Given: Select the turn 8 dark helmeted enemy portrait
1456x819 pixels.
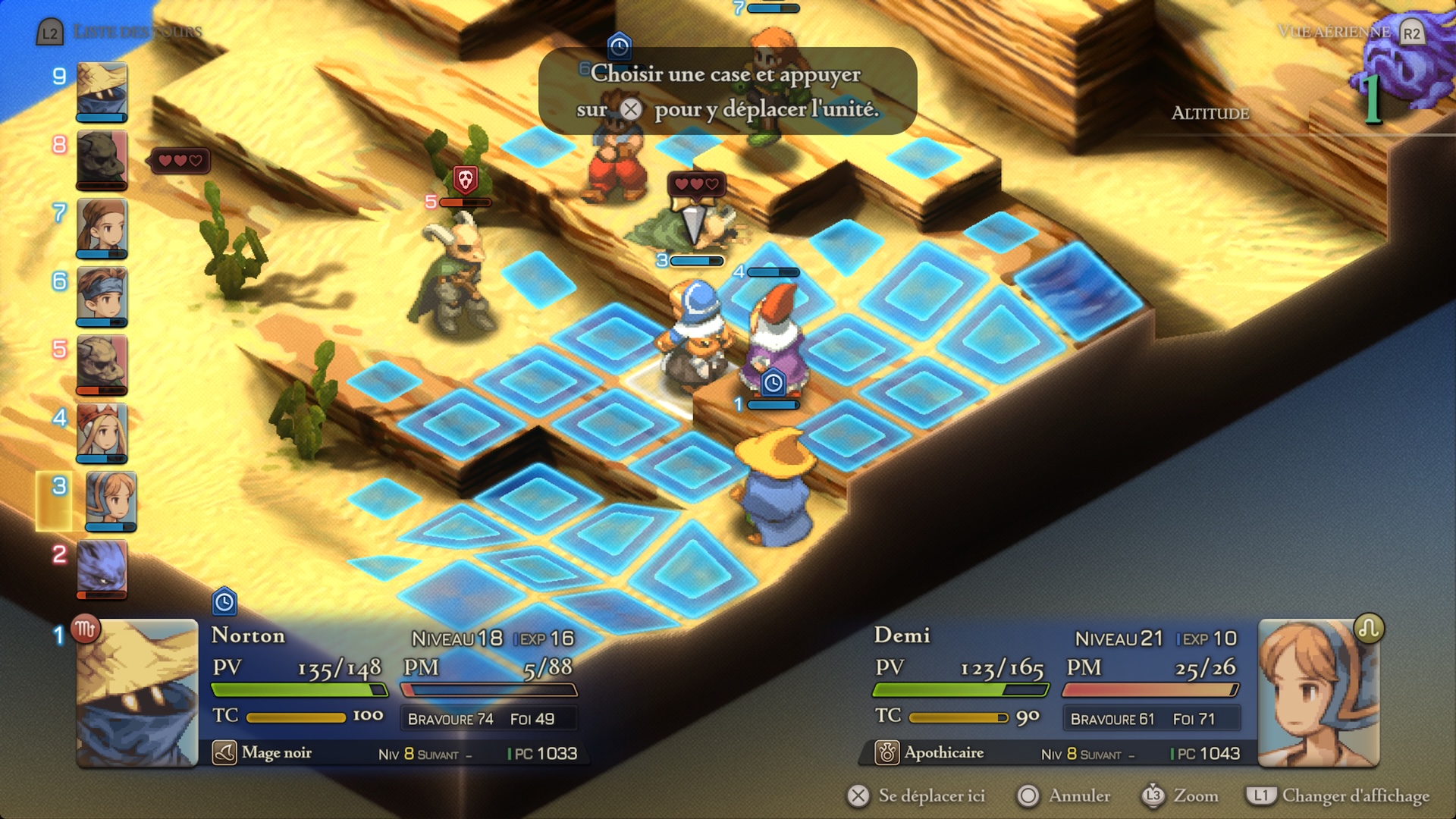Looking at the screenshot, I should tap(102, 159).
